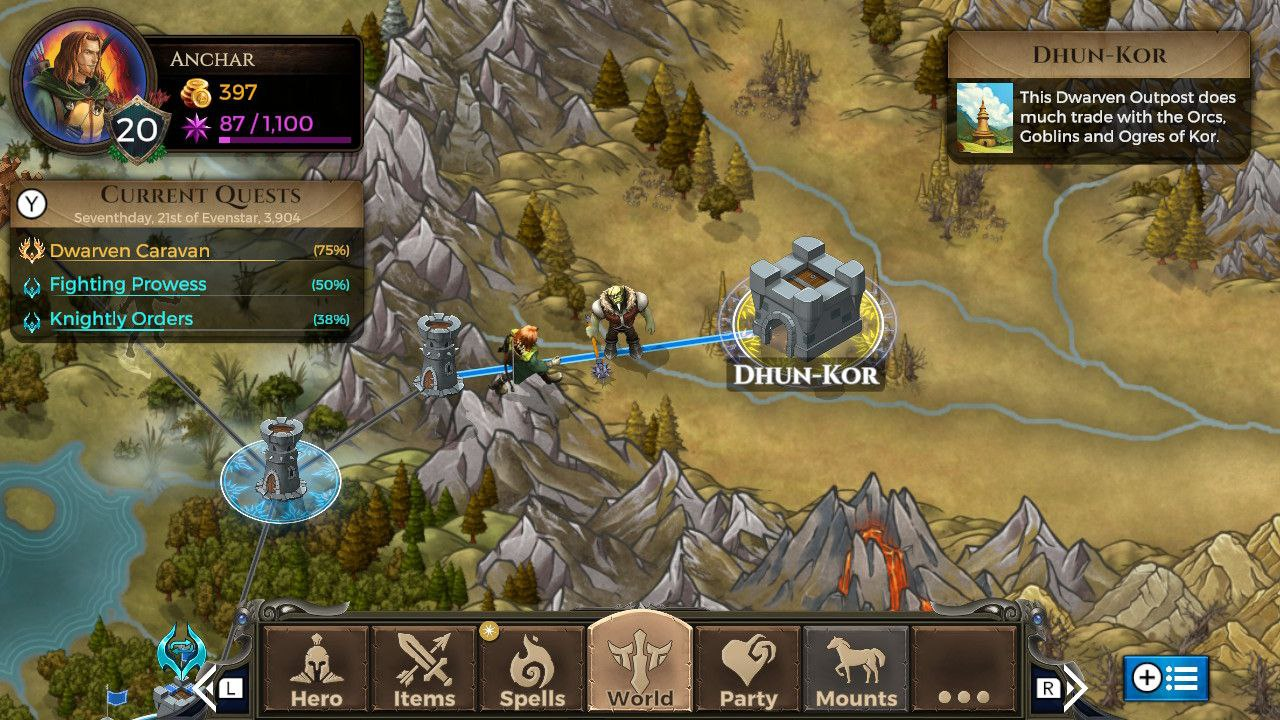Go to the Mounts tab
1280x720 pixels.
tap(856, 670)
